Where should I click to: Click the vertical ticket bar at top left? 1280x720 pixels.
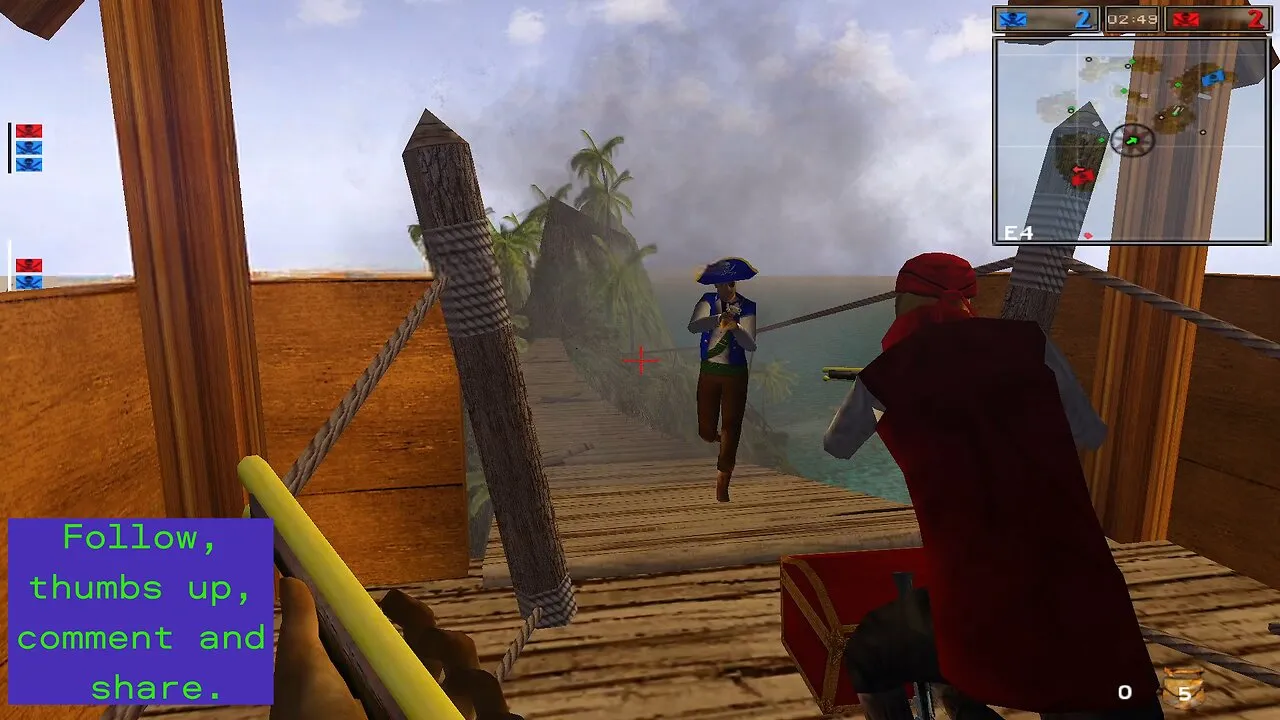click(x=10, y=148)
